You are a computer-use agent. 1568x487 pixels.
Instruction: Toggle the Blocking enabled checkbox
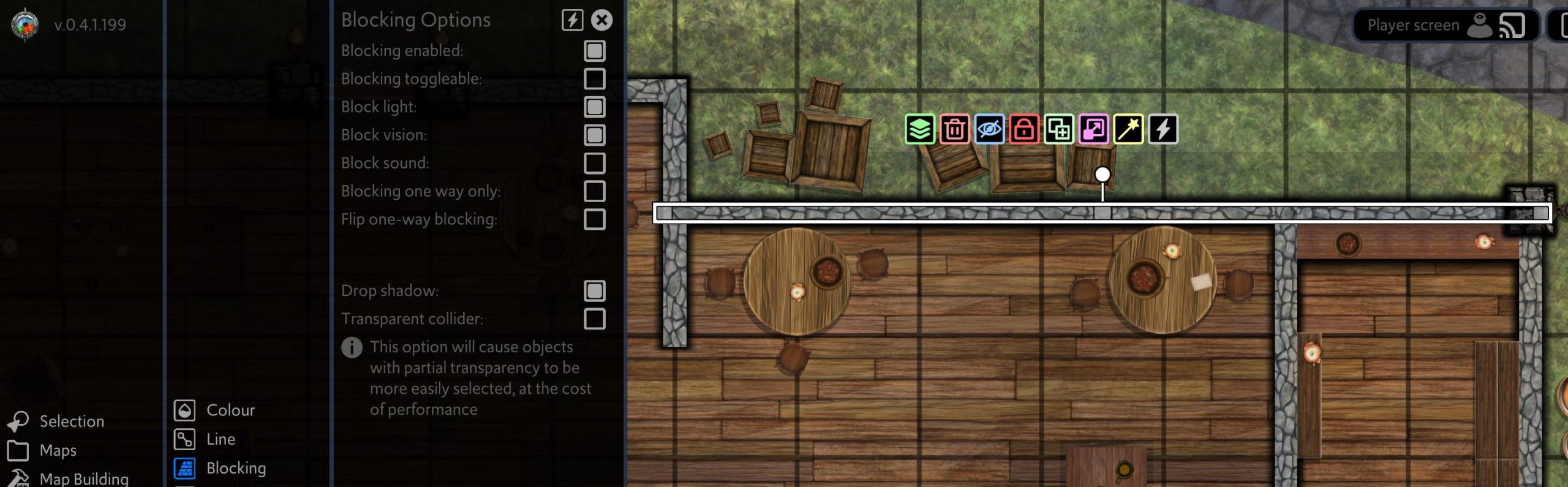click(594, 51)
